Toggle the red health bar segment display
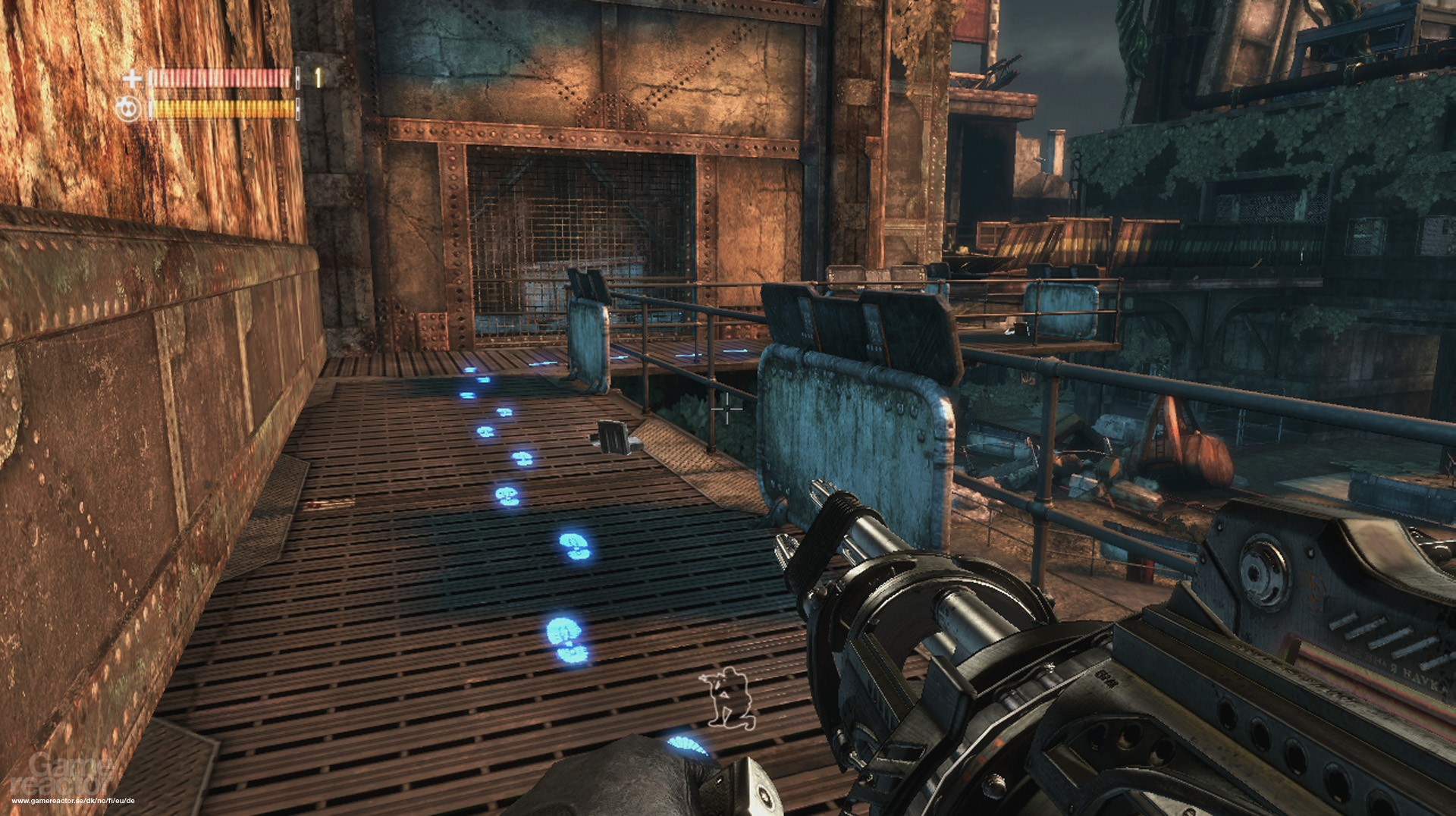This screenshot has width=1456, height=816. click(x=220, y=77)
